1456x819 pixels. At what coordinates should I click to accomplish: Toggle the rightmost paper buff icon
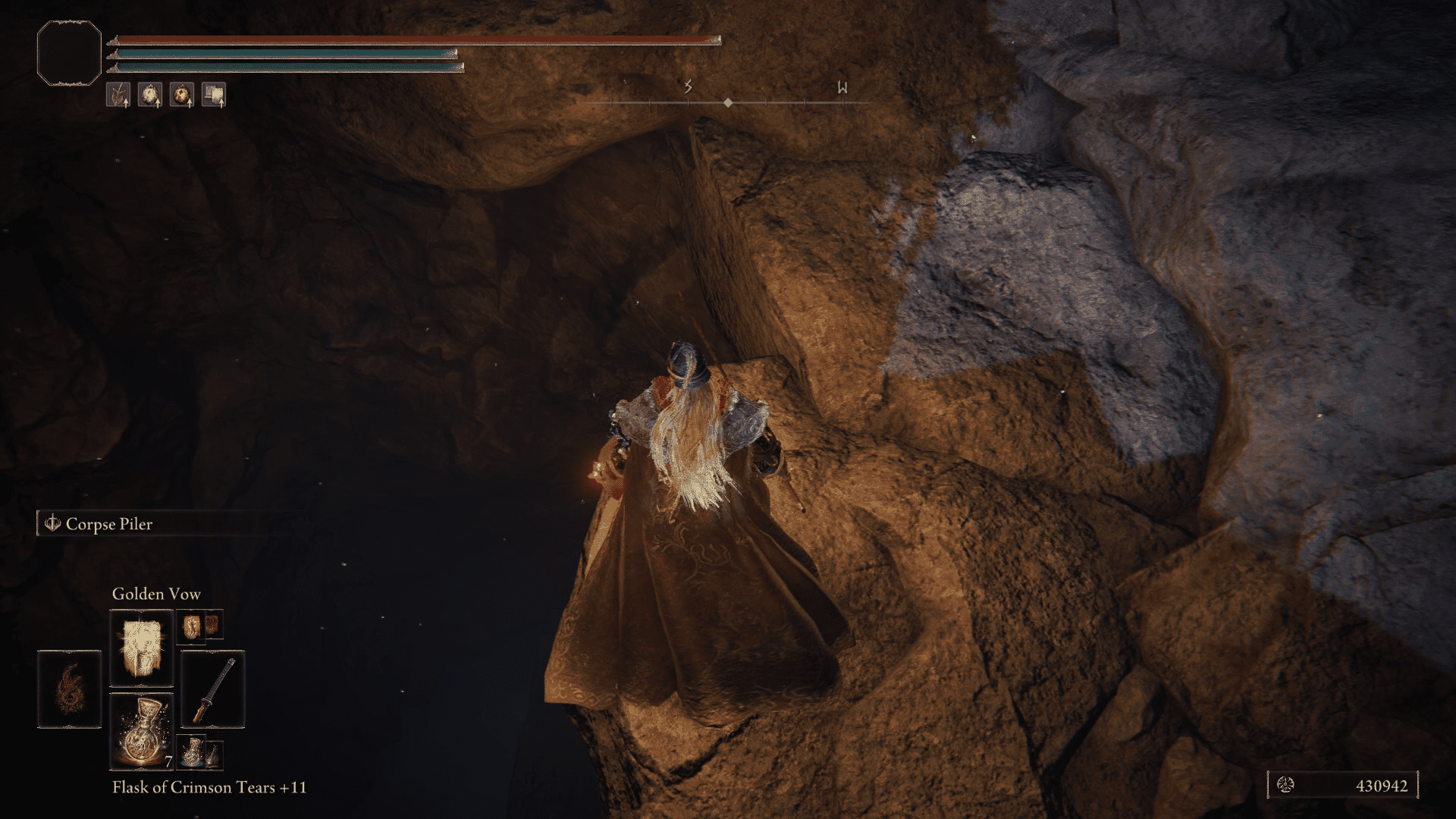pos(215,94)
